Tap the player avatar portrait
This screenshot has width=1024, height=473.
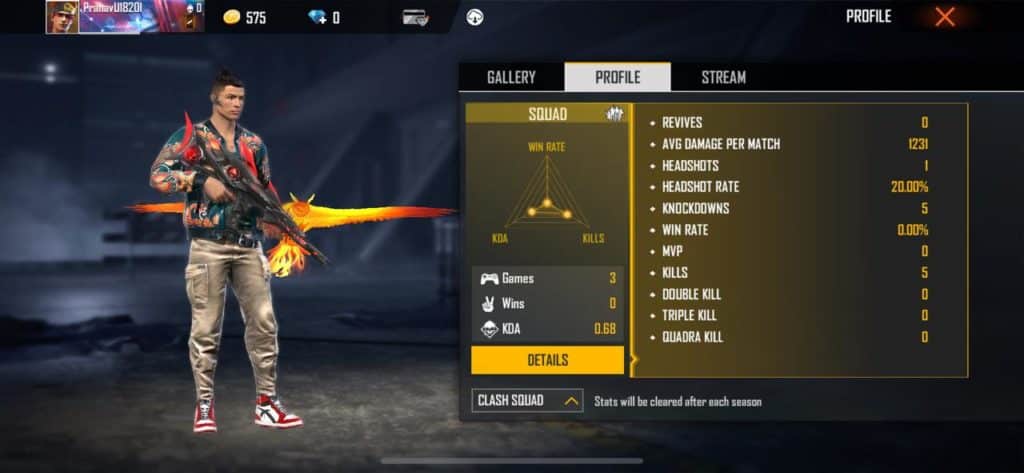pyautogui.click(x=62, y=17)
